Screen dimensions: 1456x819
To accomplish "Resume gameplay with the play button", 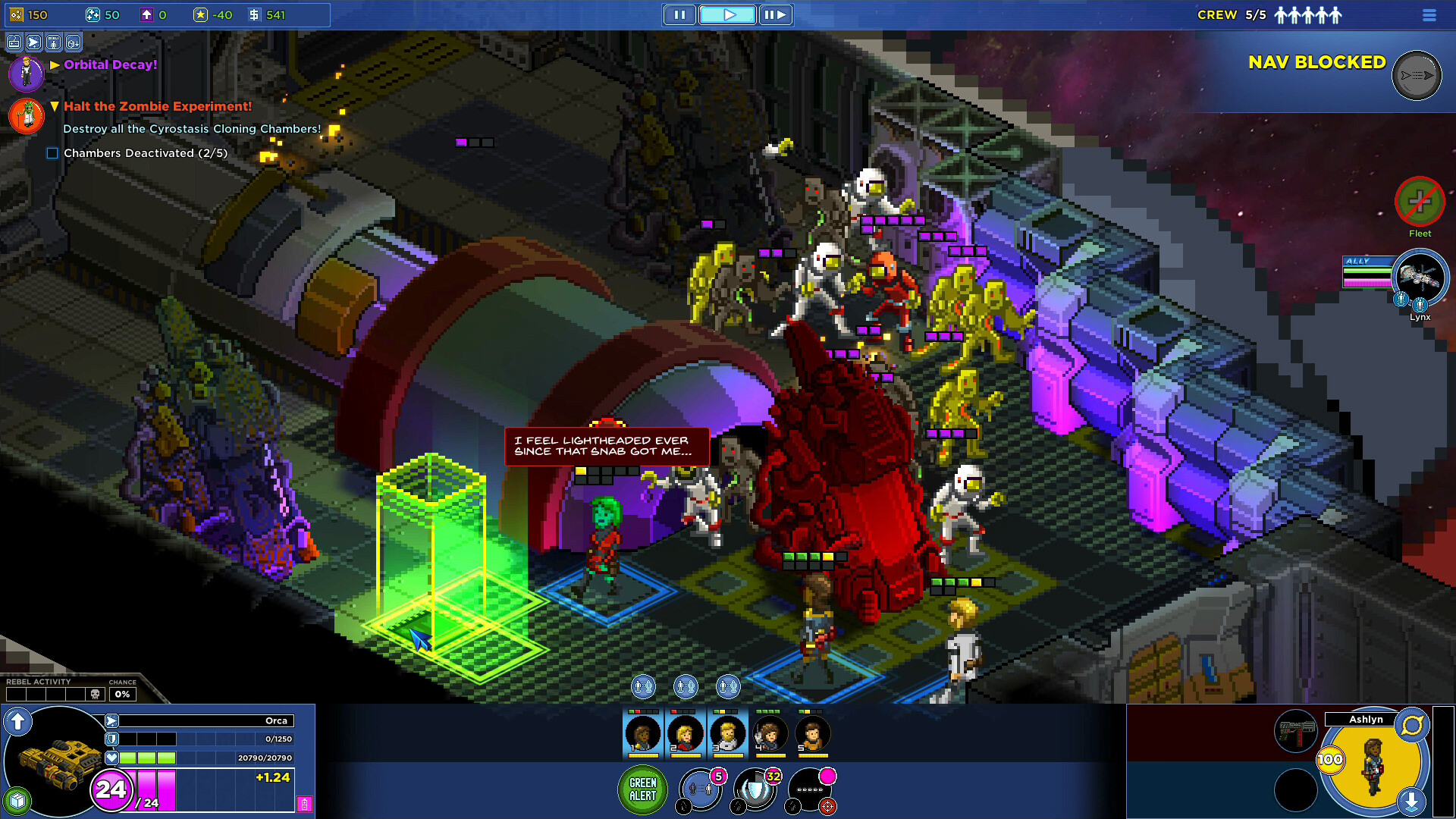I will tap(727, 14).
